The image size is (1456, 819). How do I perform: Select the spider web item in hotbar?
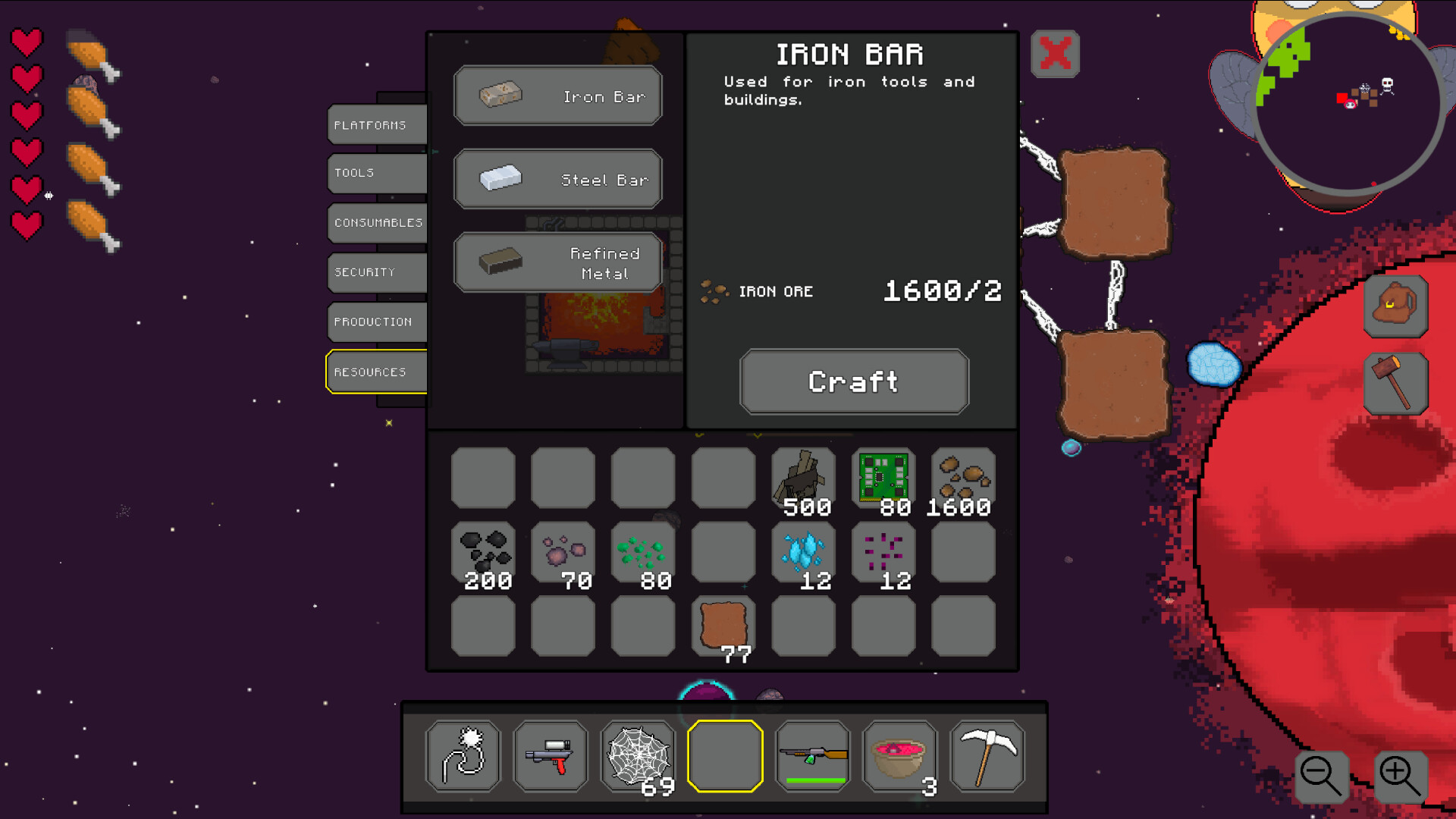coord(638,756)
